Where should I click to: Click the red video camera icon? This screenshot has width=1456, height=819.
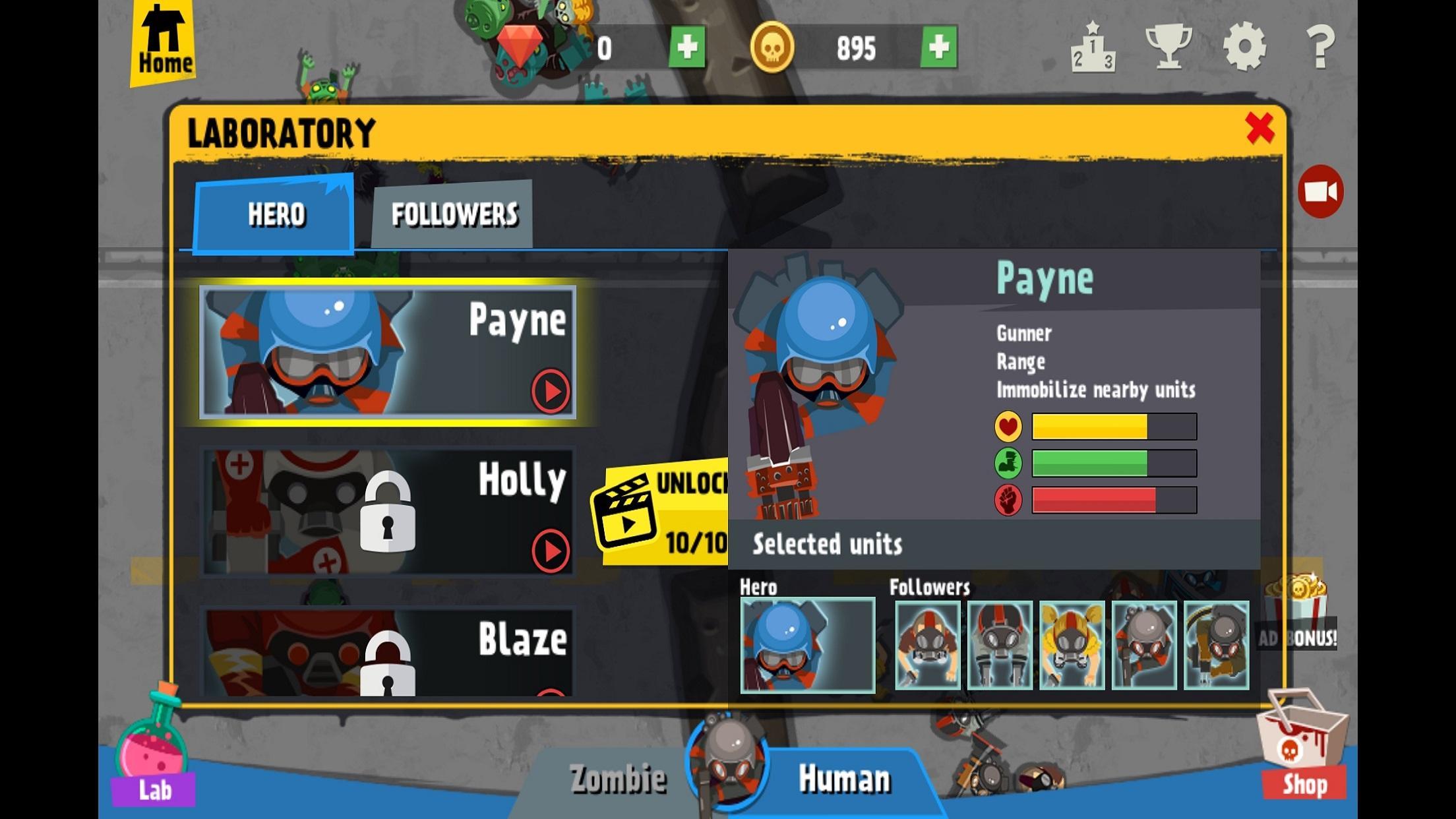coord(1319,190)
